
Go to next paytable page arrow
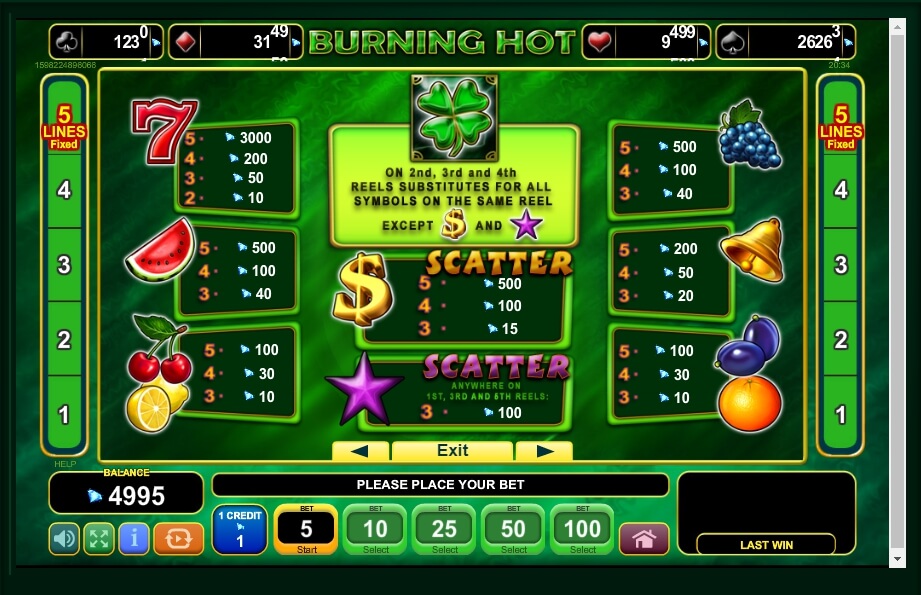click(x=544, y=451)
